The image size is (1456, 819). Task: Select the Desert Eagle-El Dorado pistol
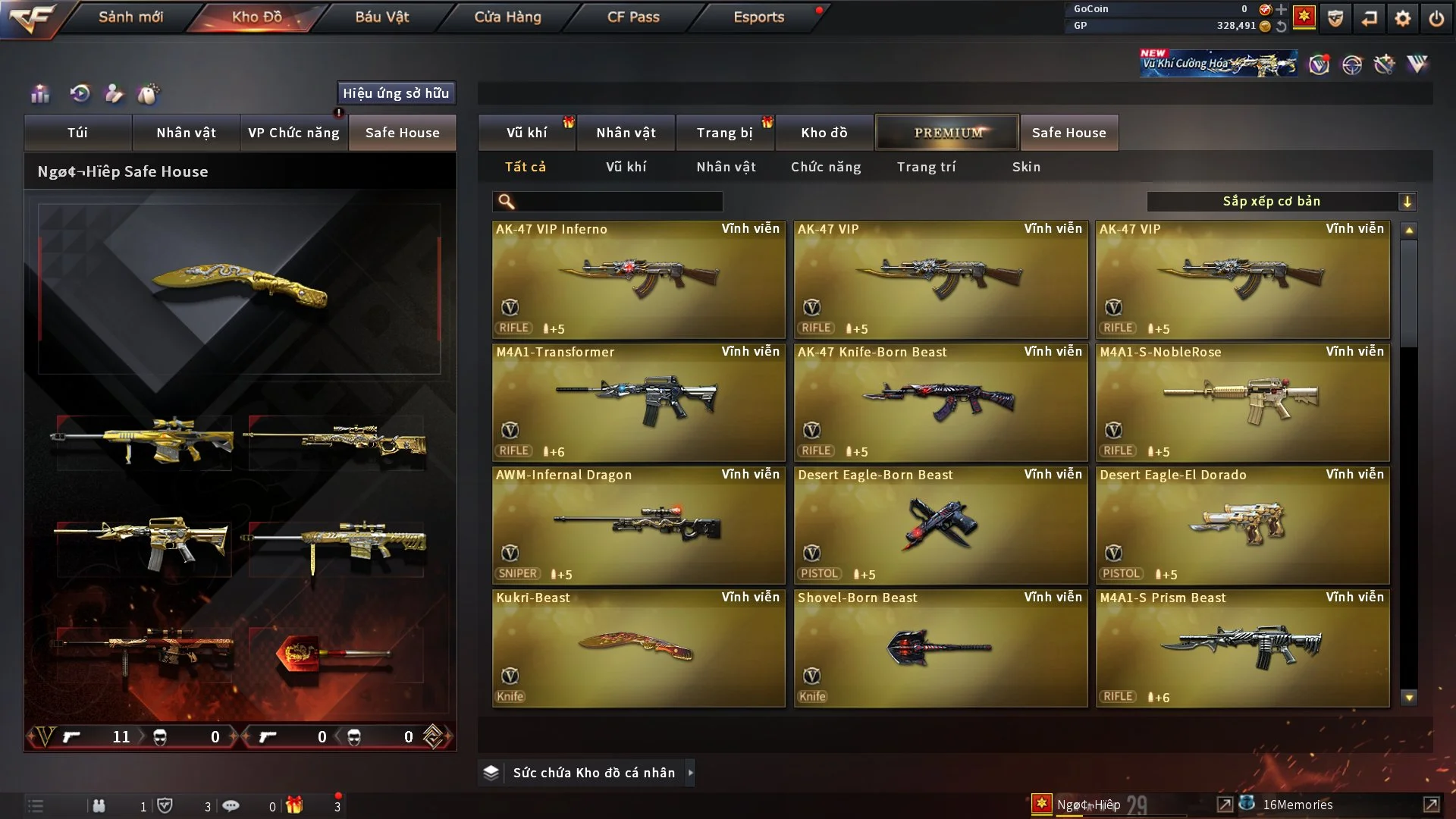(x=1242, y=525)
